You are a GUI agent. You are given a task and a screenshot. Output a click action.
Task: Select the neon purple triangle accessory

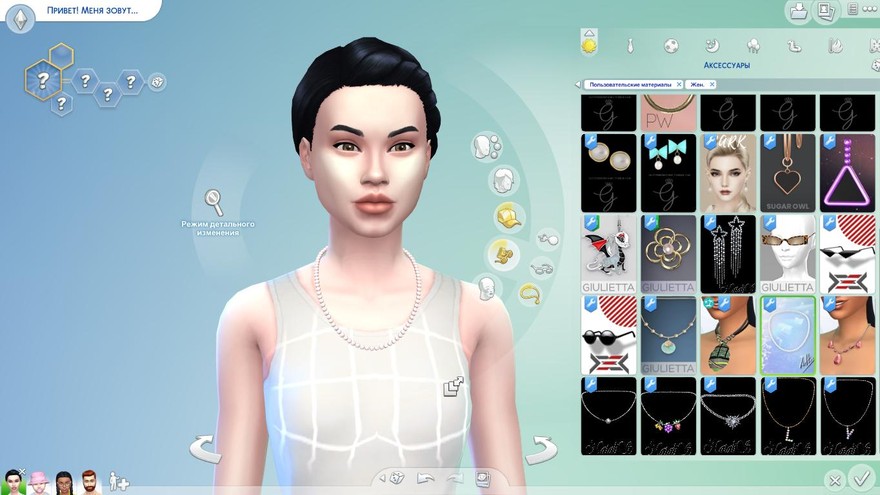tap(847, 172)
